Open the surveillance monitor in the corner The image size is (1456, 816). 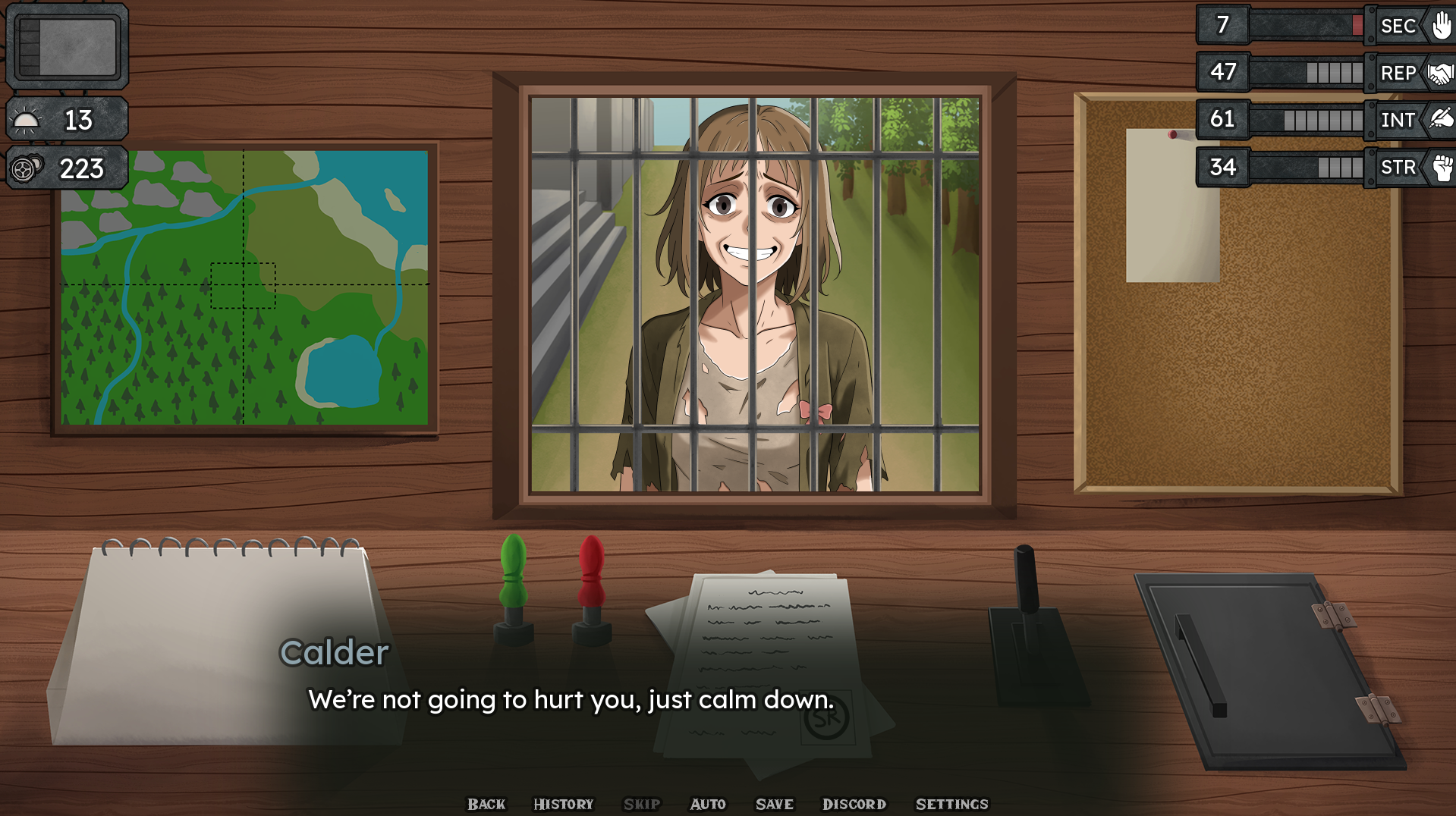point(67,46)
